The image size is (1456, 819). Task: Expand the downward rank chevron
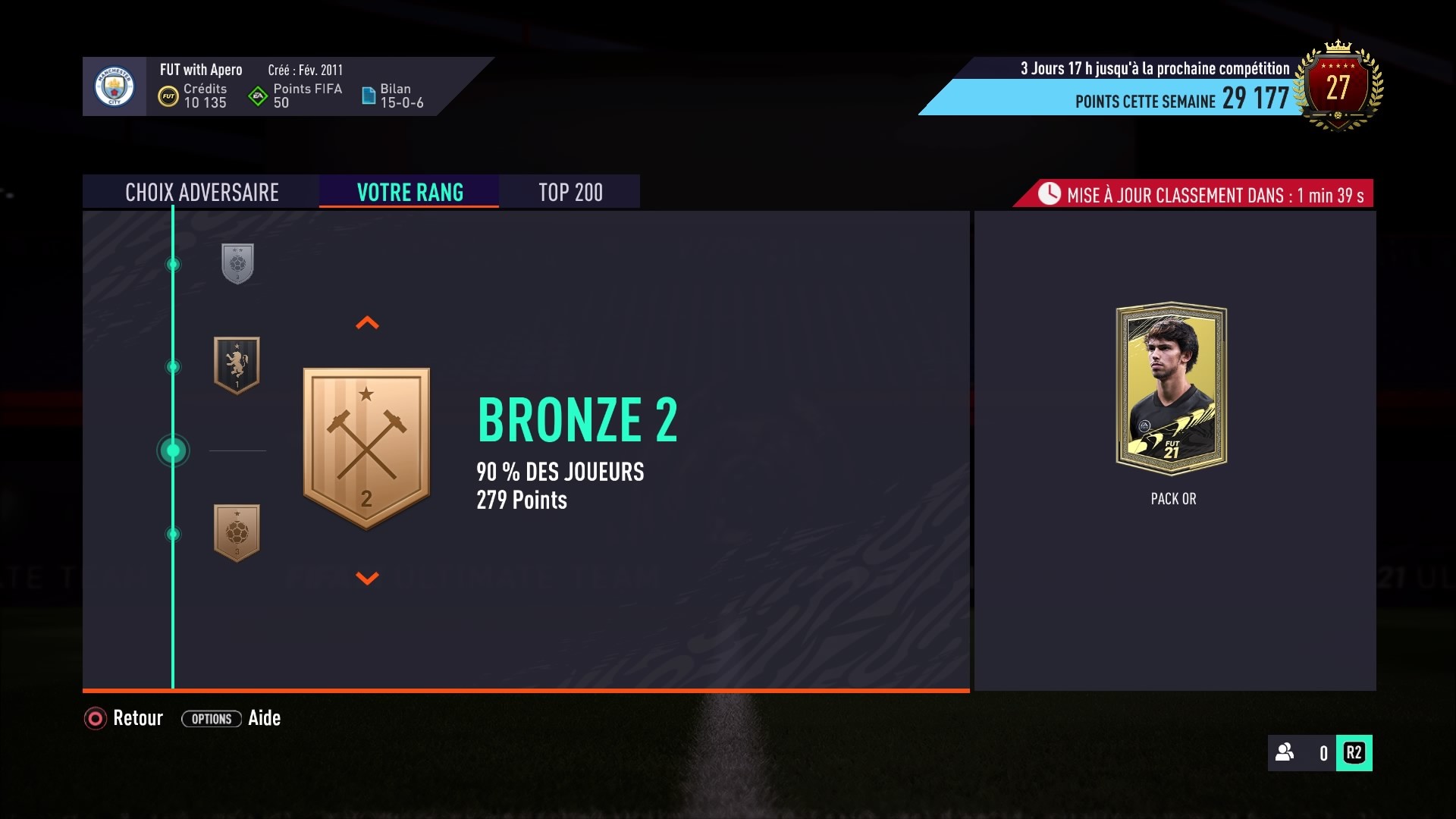pyautogui.click(x=368, y=578)
